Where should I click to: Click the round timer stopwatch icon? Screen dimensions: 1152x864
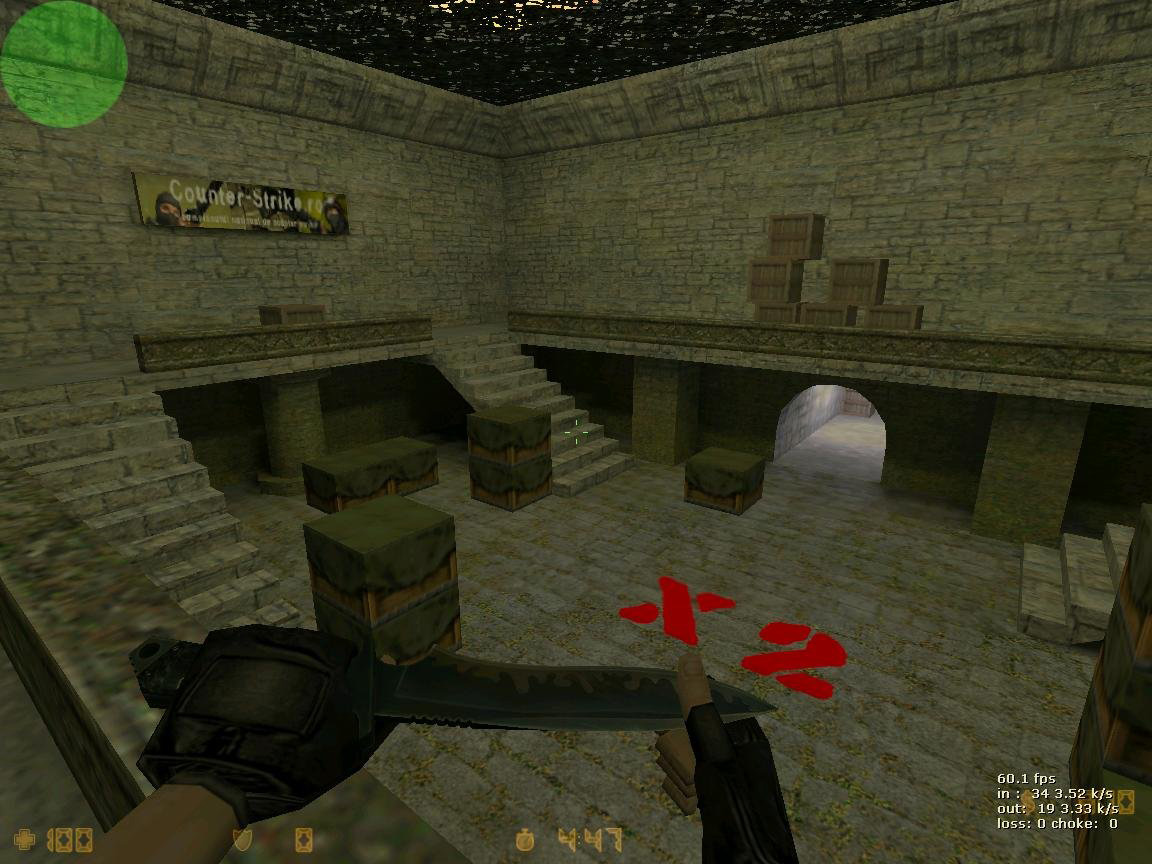526,839
